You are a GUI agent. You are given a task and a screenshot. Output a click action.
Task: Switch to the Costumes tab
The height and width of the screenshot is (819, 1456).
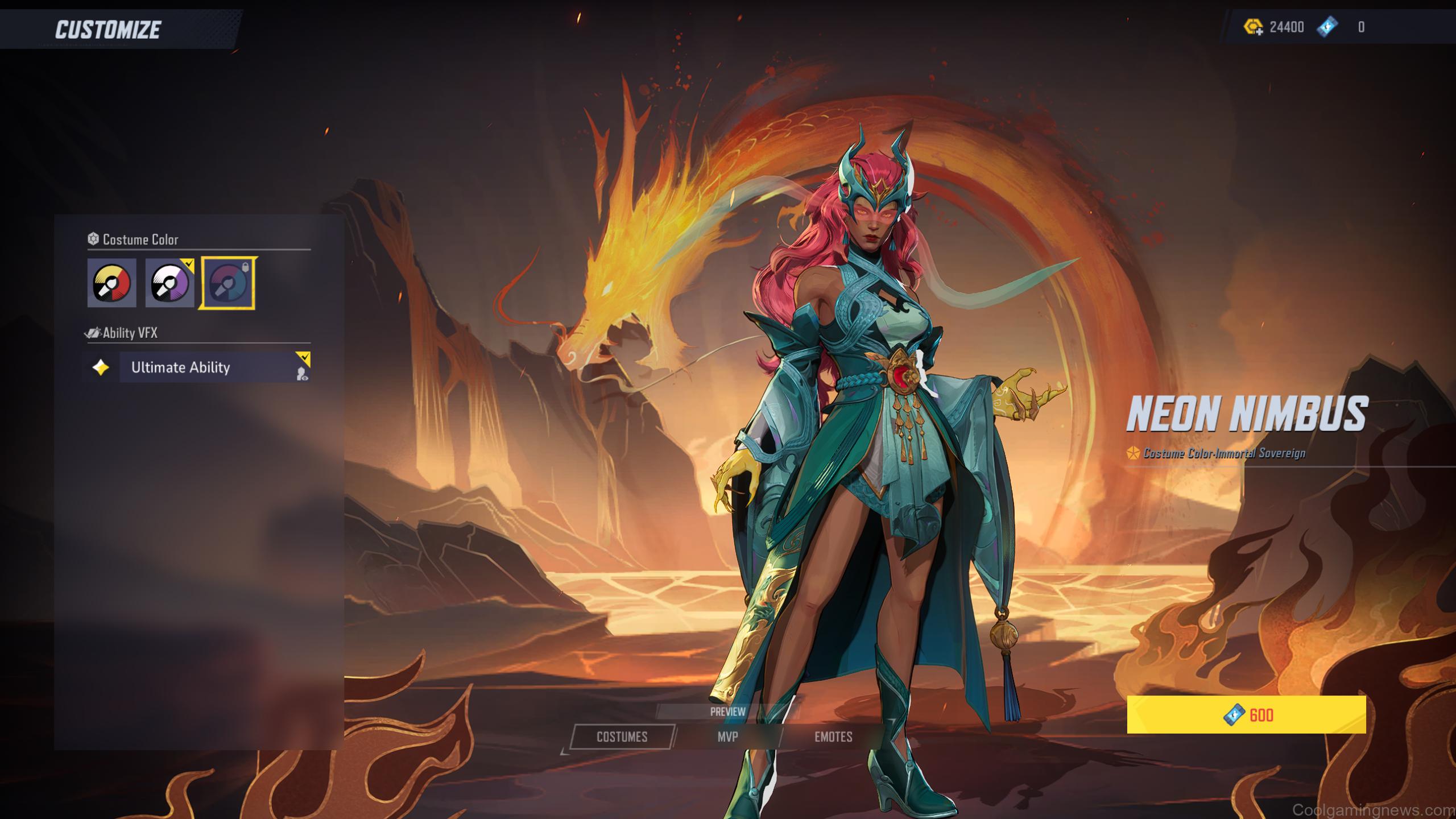(622, 737)
